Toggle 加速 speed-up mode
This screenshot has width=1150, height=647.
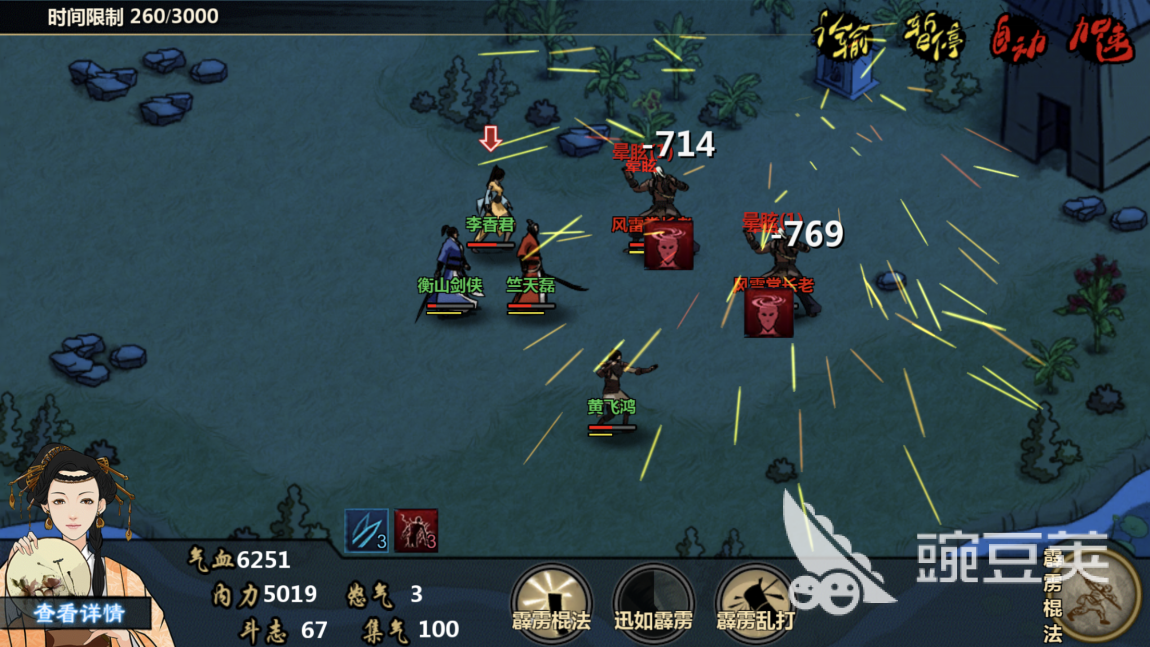tap(1100, 38)
